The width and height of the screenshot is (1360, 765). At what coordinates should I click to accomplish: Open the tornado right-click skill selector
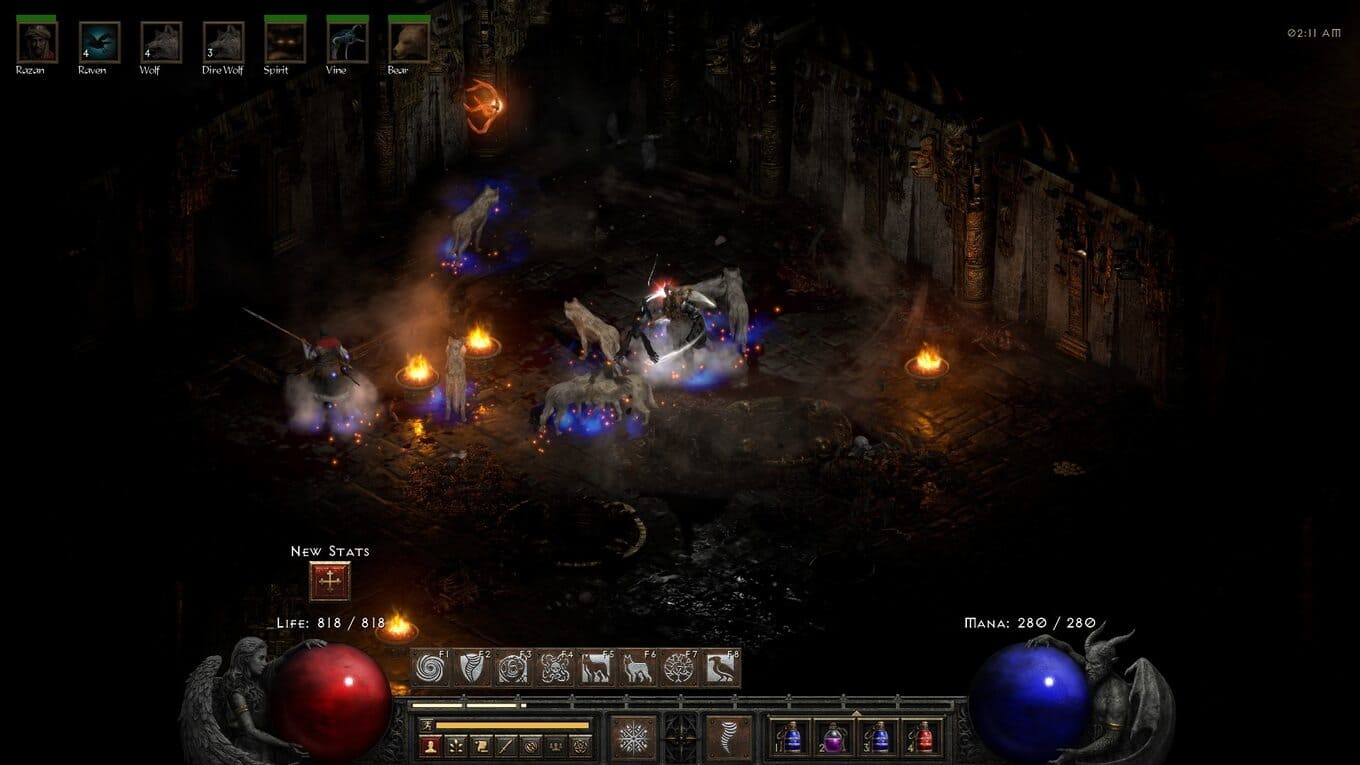click(729, 738)
